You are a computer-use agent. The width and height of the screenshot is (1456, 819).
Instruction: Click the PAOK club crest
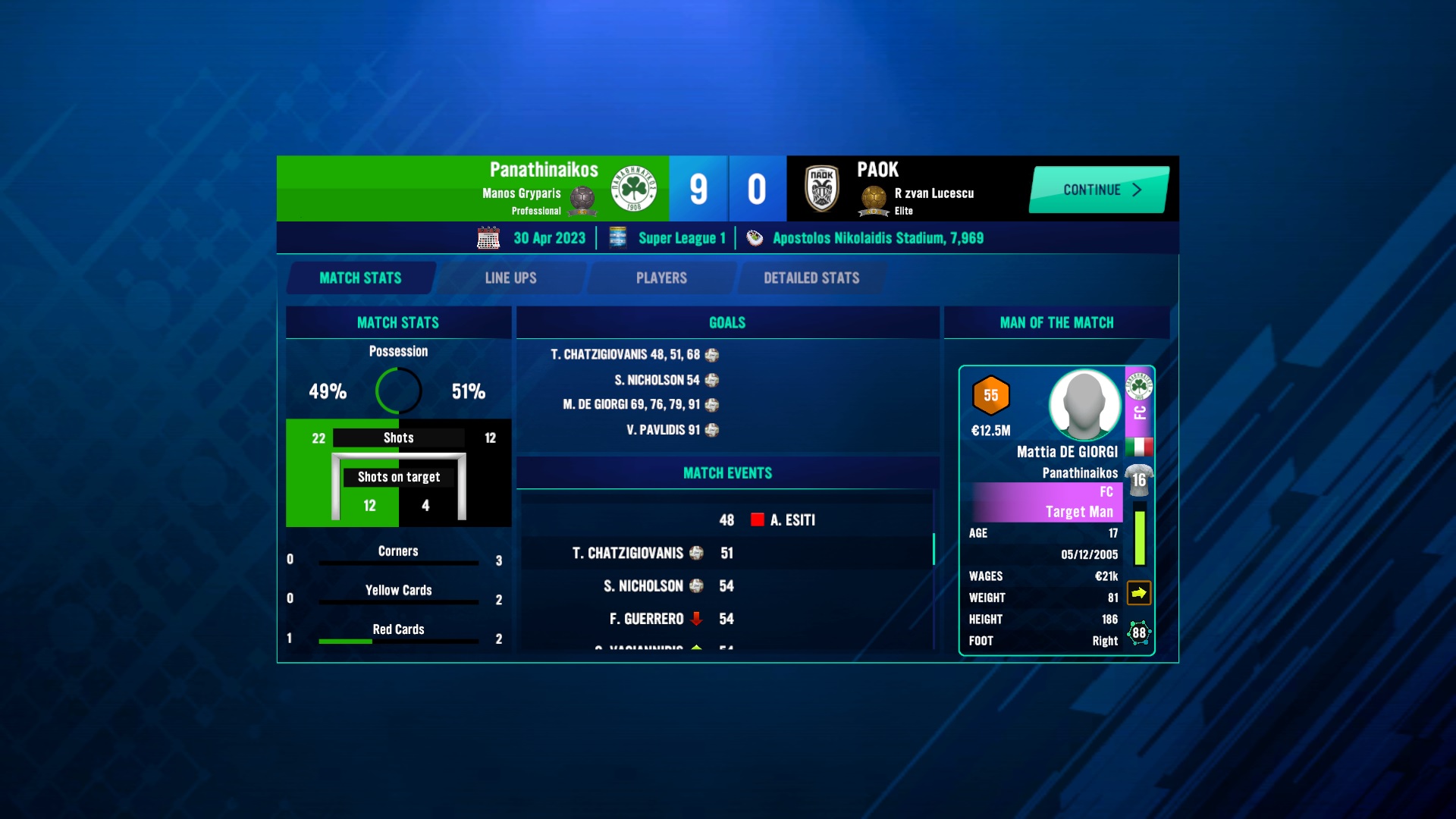coord(822,189)
